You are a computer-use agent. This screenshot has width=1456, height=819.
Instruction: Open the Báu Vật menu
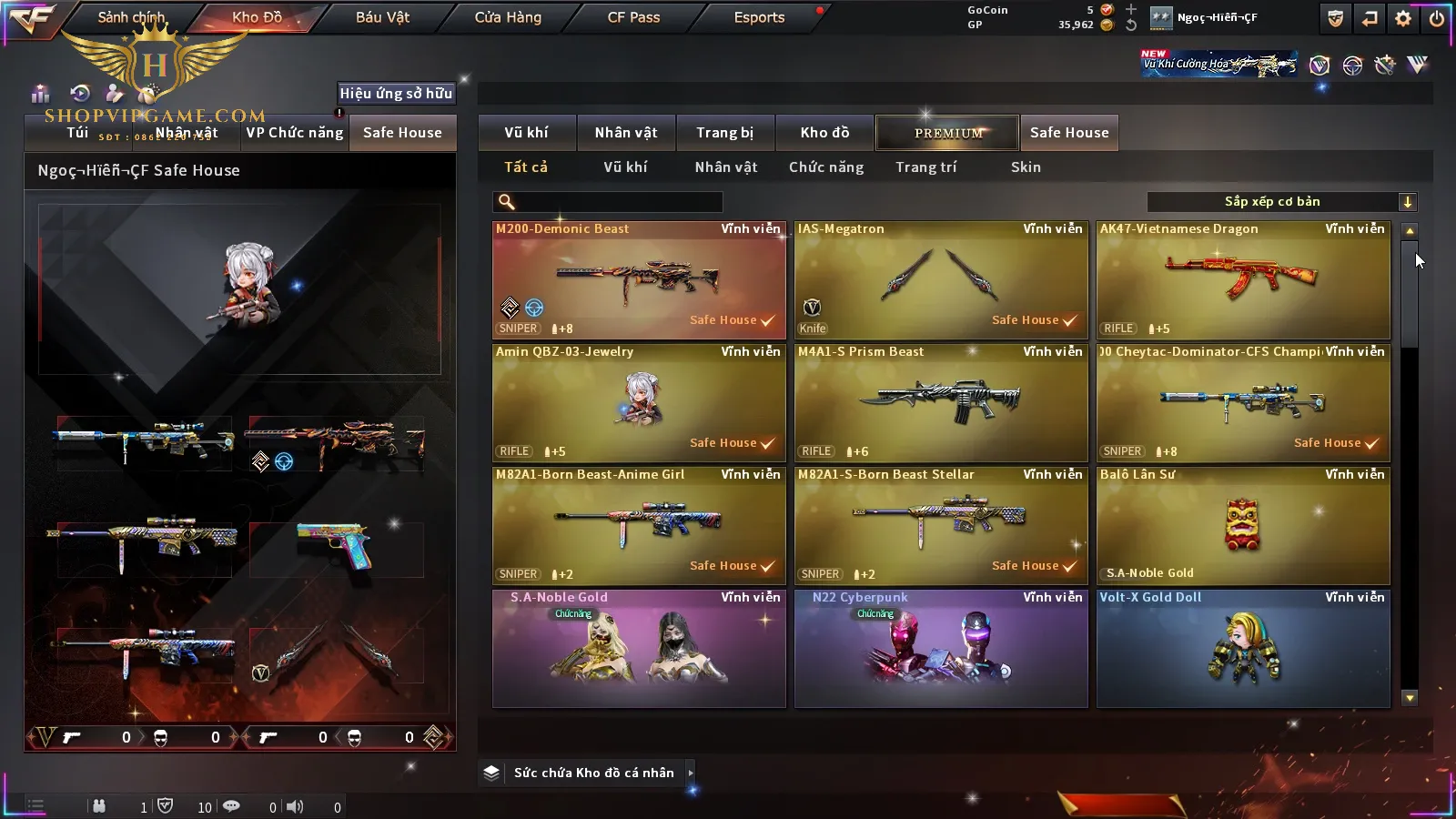(382, 17)
